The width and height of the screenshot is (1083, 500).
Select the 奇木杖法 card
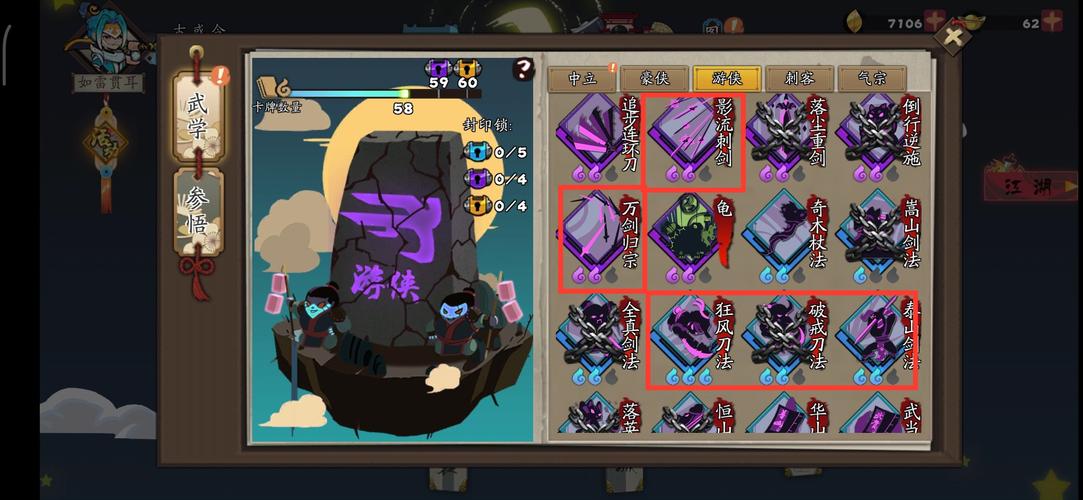click(x=787, y=239)
